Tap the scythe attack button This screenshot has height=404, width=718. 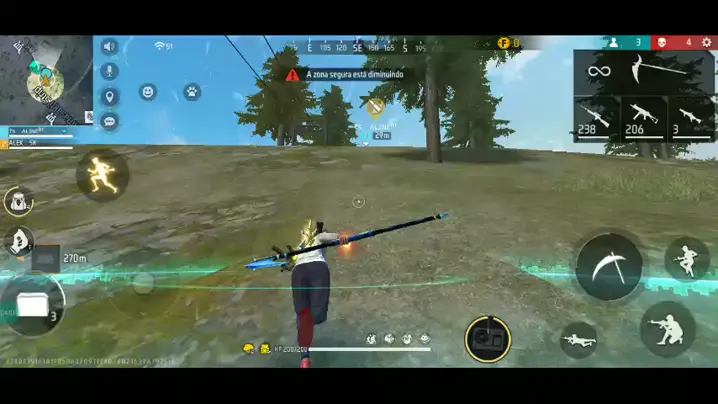(609, 266)
